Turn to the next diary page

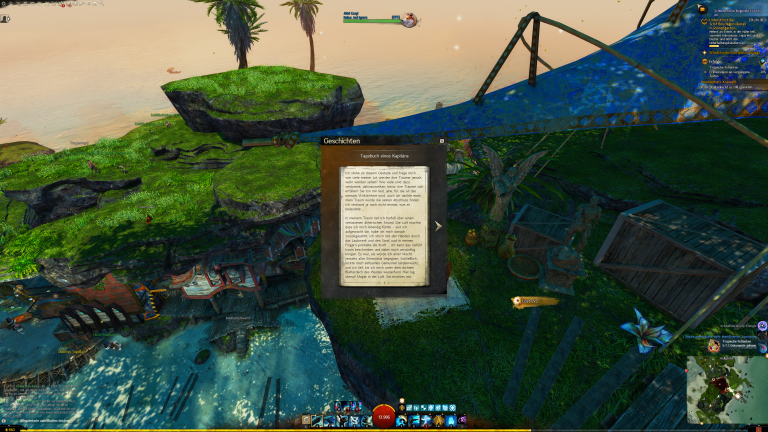[438, 225]
